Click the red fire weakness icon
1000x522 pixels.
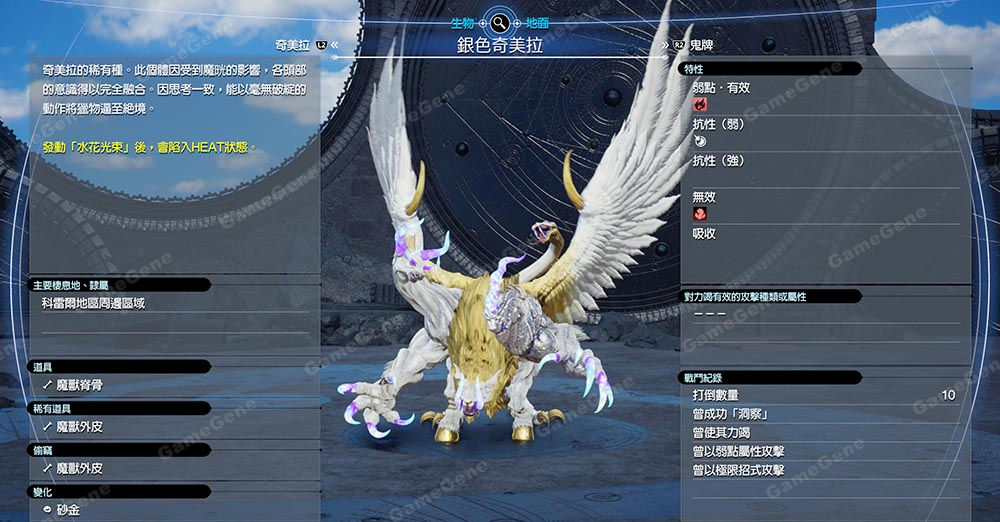click(x=700, y=104)
